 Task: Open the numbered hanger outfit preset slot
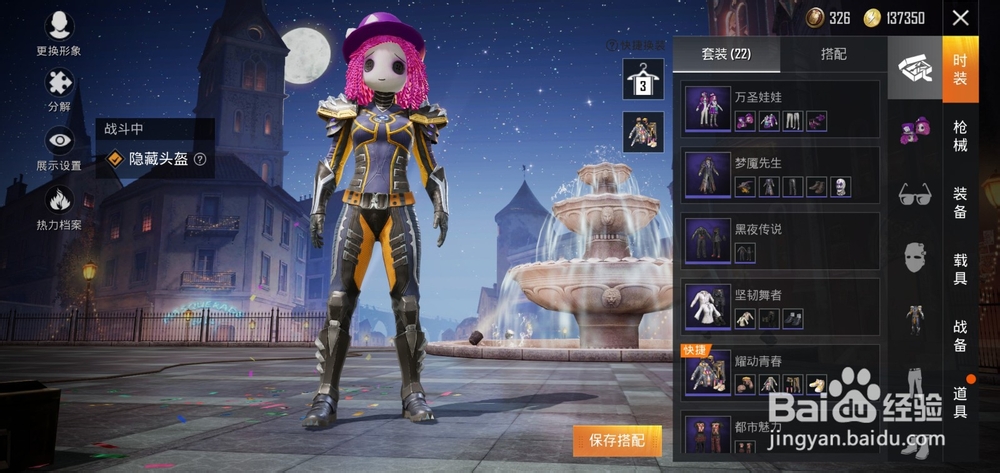pyautogui.click(x=643, y=79)
